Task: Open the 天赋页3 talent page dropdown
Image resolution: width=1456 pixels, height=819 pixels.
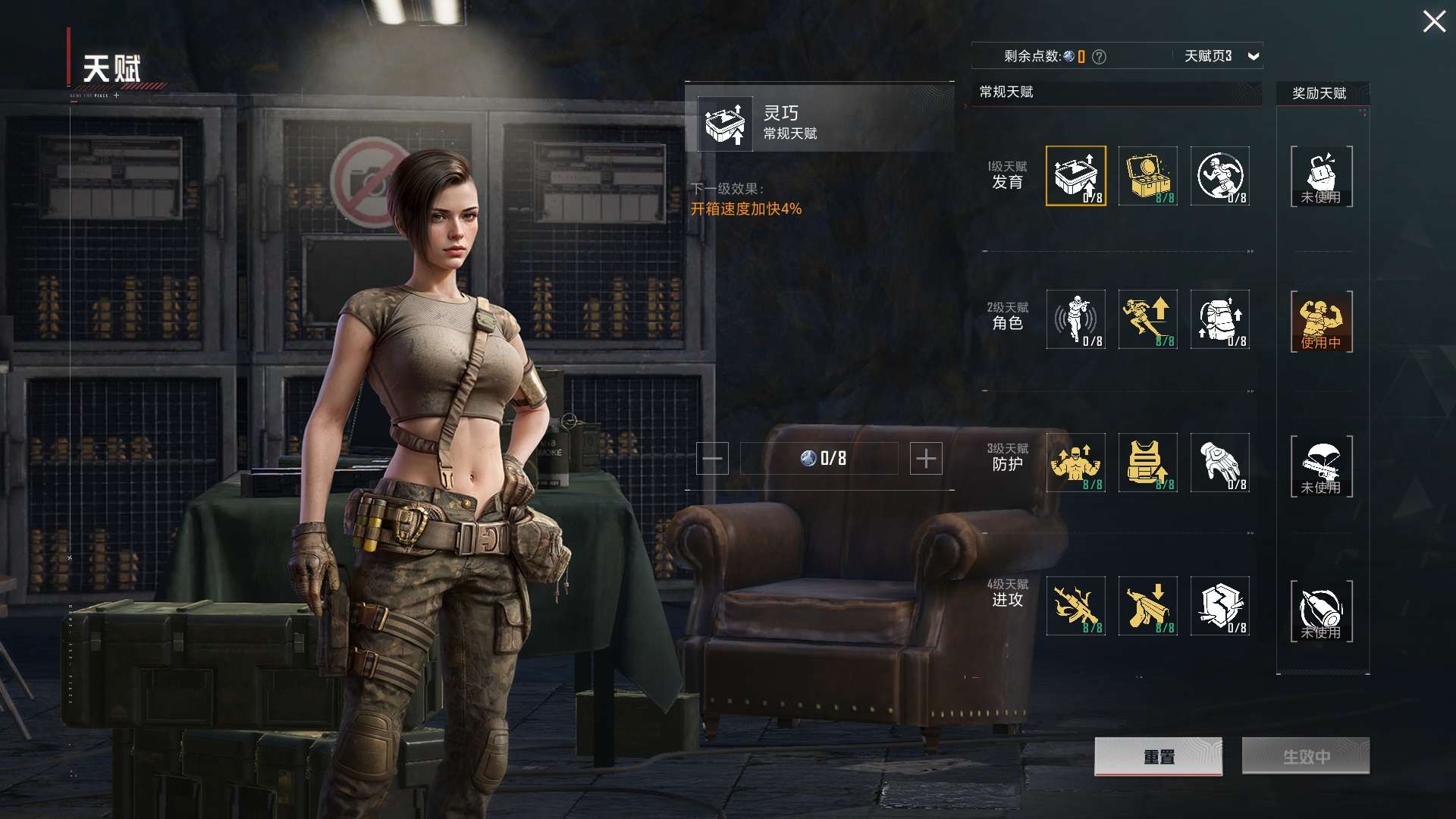Action: [1253, 56]
